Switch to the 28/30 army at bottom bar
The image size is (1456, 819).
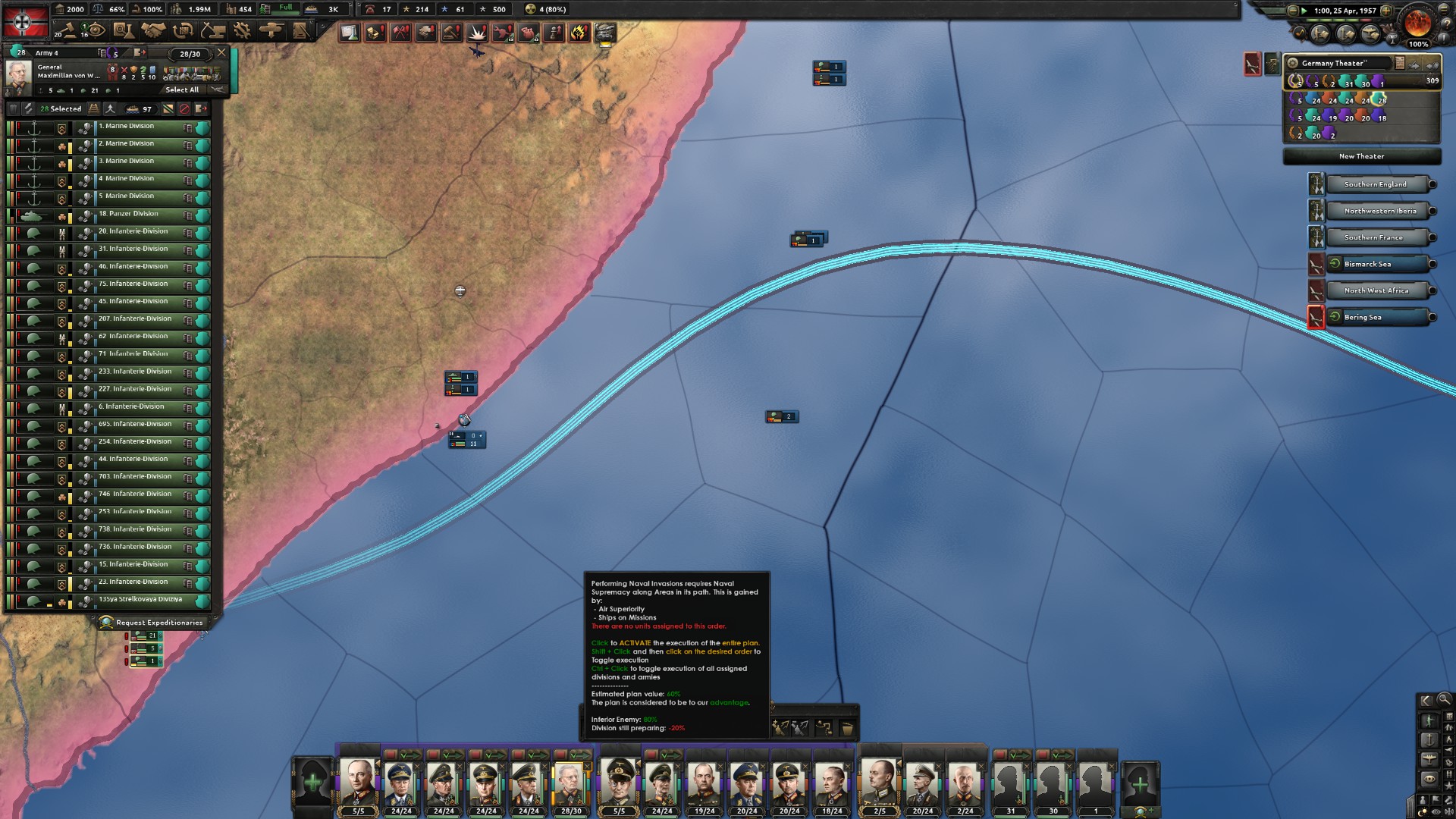[571, 785]
